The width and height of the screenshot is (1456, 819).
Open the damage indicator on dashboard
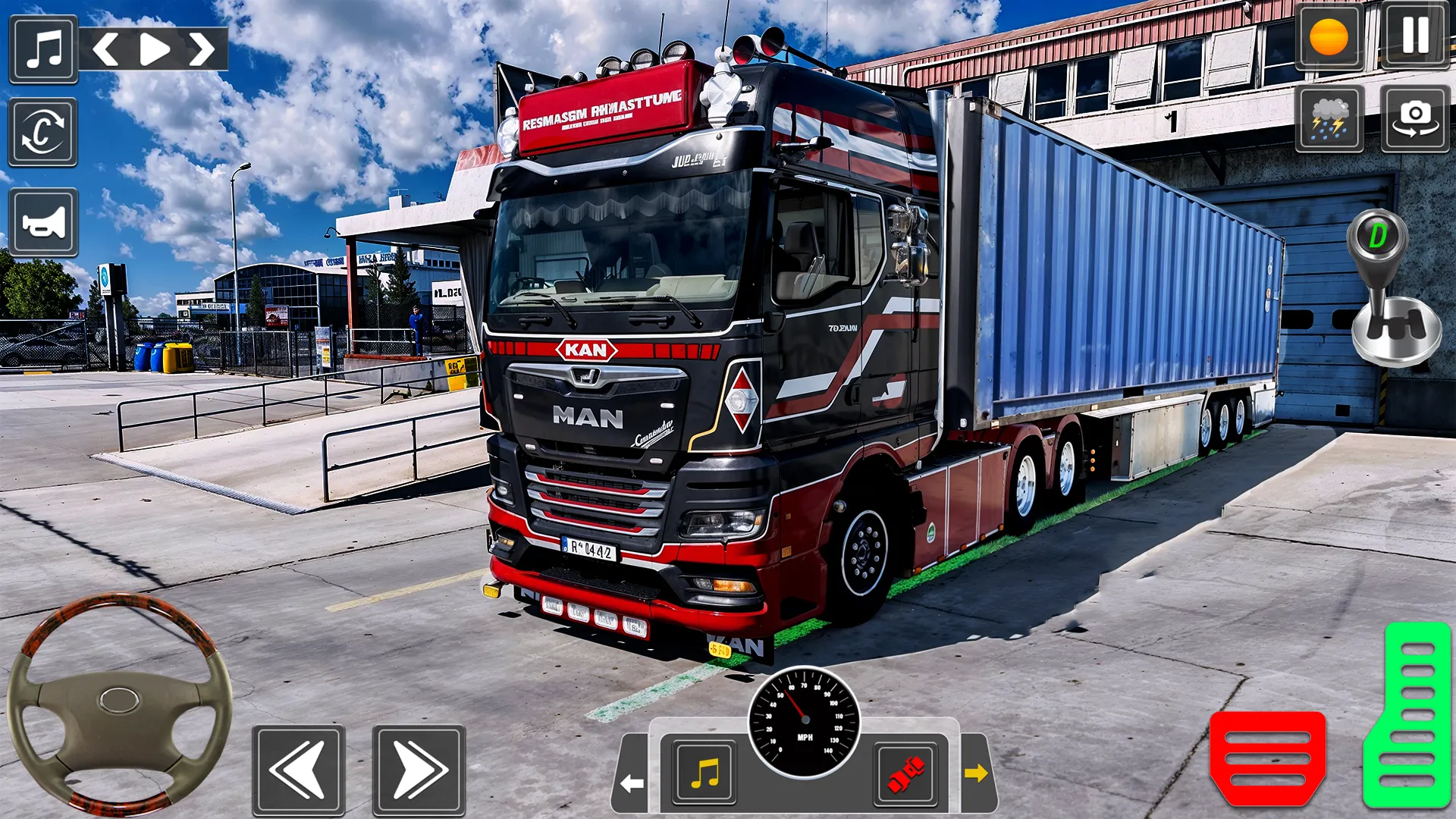coord(907,773)
